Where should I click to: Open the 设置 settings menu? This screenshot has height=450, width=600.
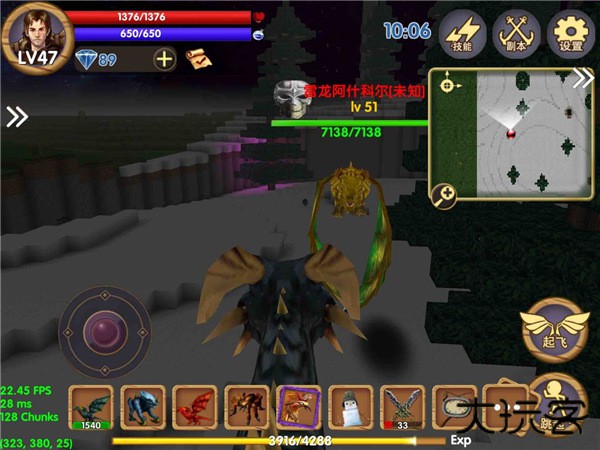point(571,35)
